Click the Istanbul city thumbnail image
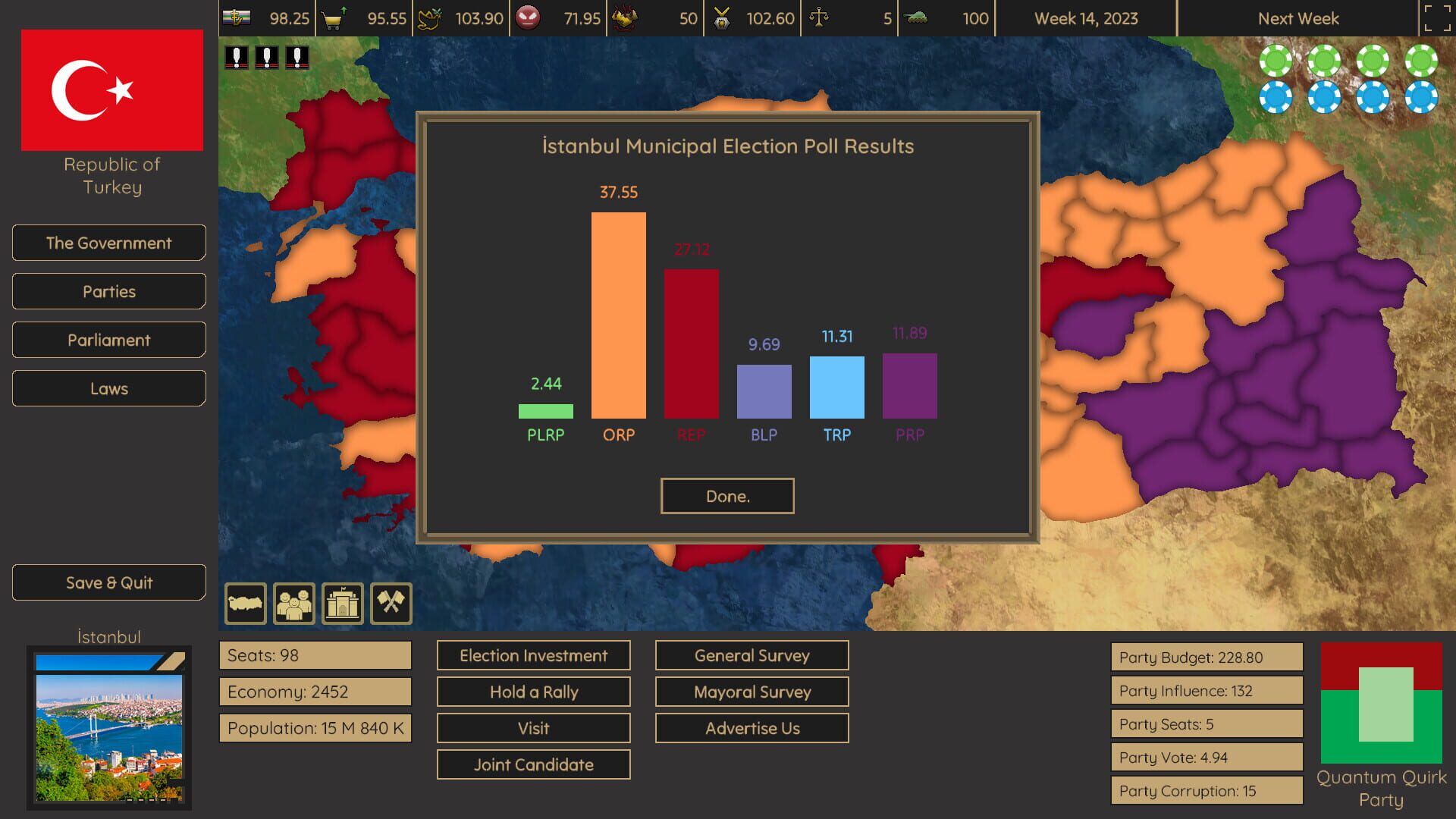The width and height of the screenshot is (1456, 819). click(x=108, y=730)
